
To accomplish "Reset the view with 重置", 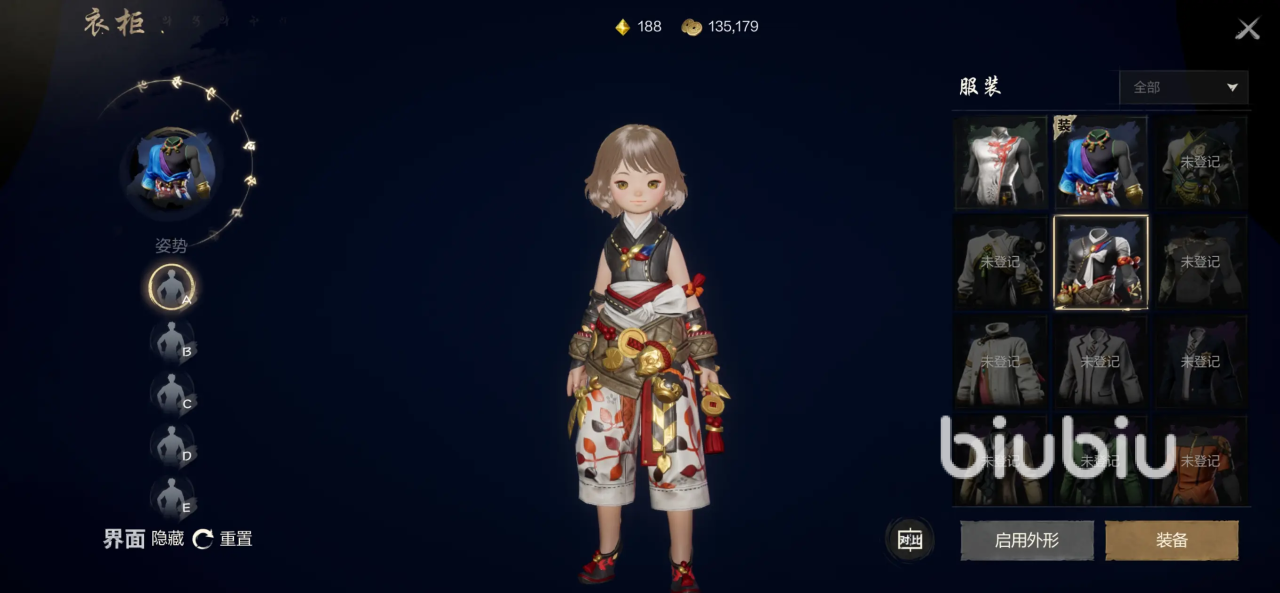I will (x=223, y=539).
